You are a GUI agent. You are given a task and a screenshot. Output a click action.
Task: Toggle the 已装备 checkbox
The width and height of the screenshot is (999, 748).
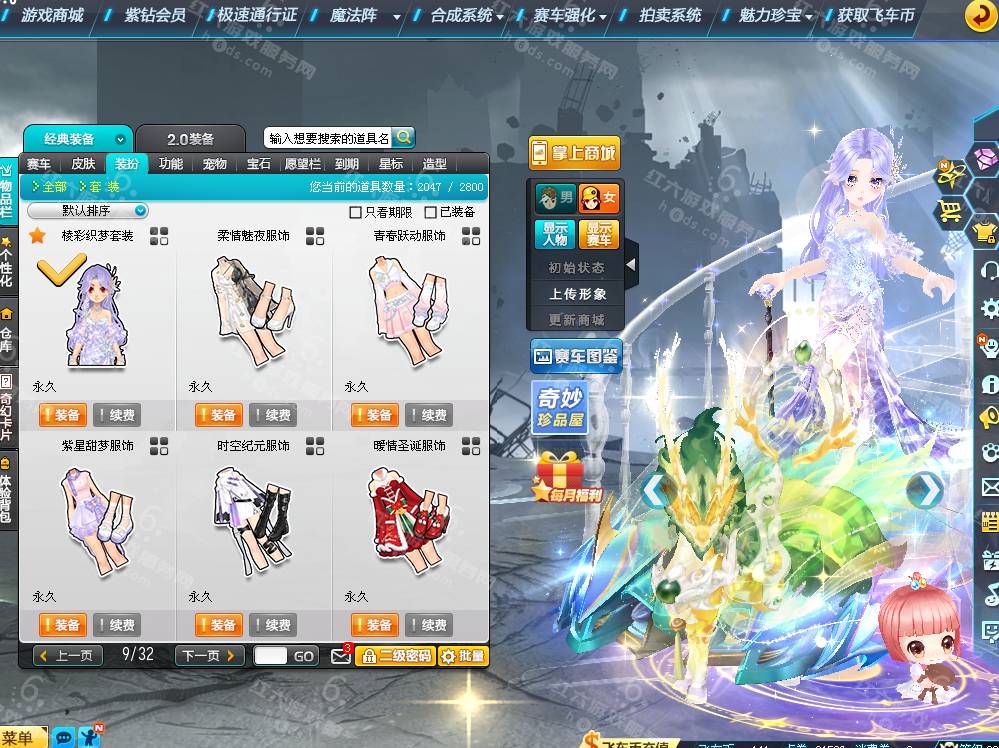tap(431, 212)
